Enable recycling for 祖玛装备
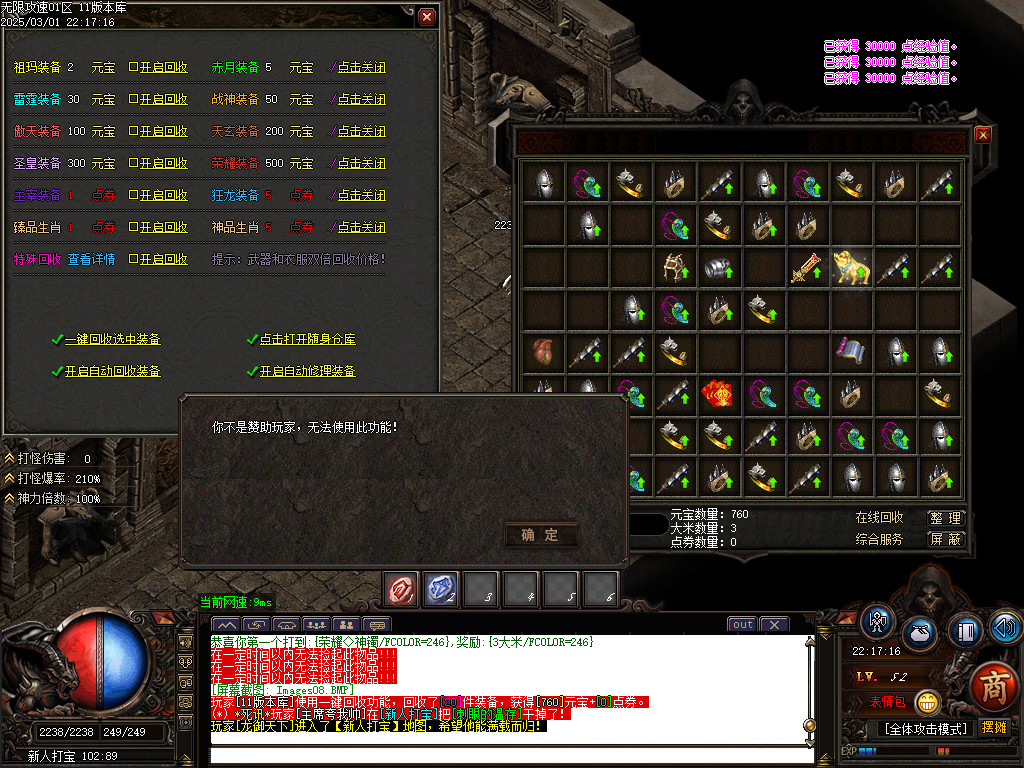The height and width of the screenshot is (768, 1024). pos(158,68)
